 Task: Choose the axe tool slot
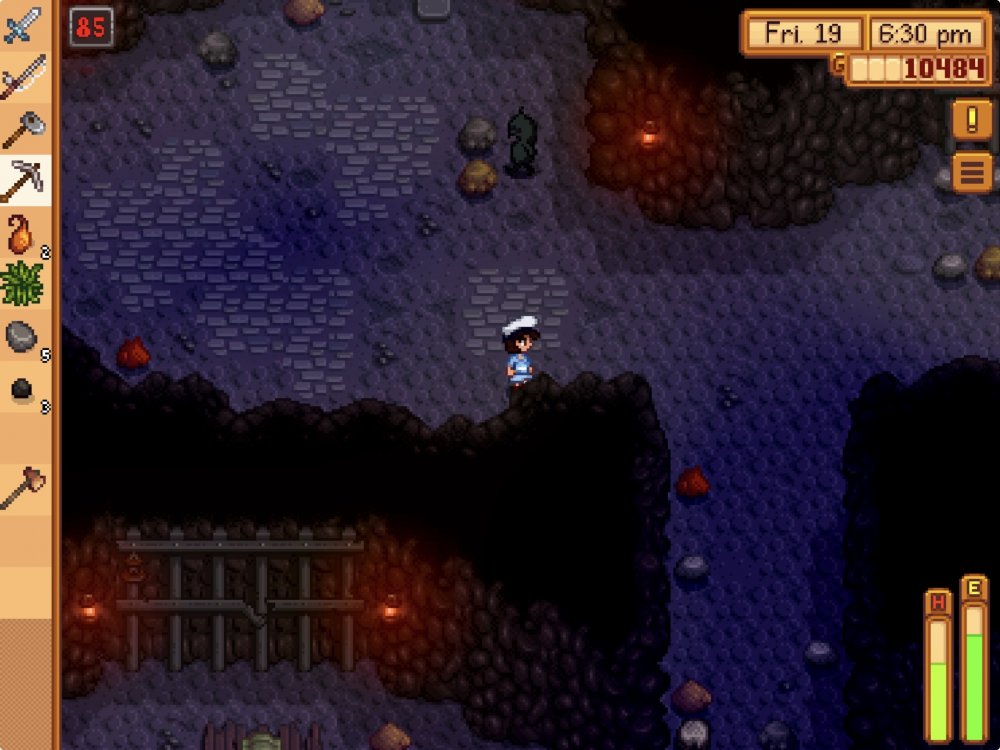pos(24,128)
